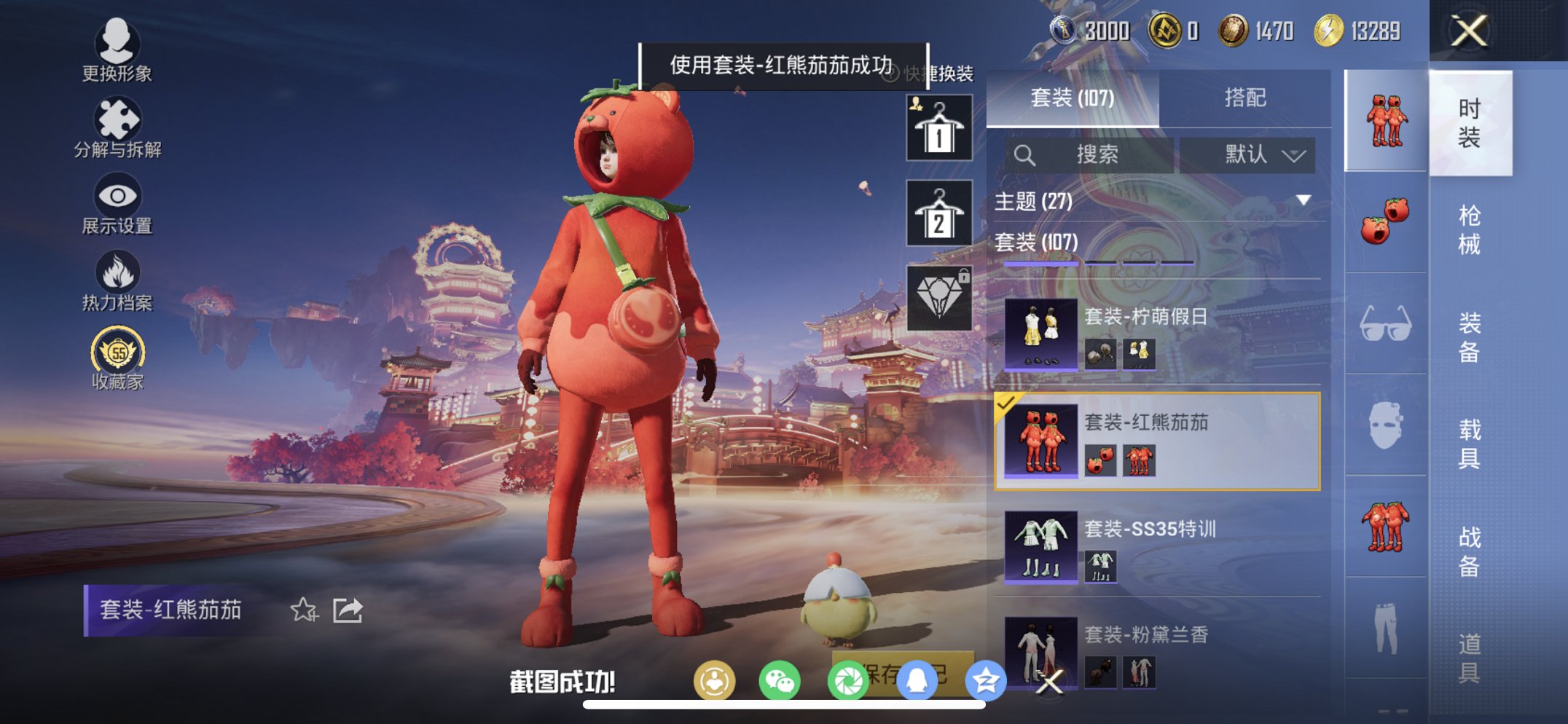Open the 默认 sort dropdown

click(1247, 155)
